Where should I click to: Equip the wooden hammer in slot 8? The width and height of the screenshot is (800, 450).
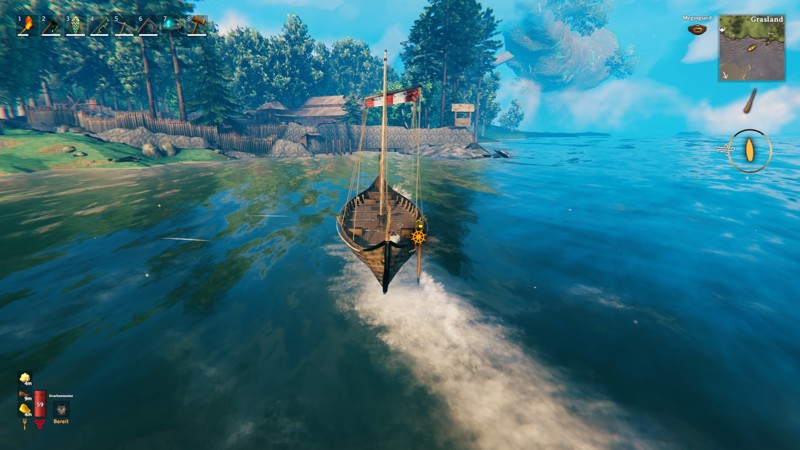pyautogui.click(x=196, y=24)
